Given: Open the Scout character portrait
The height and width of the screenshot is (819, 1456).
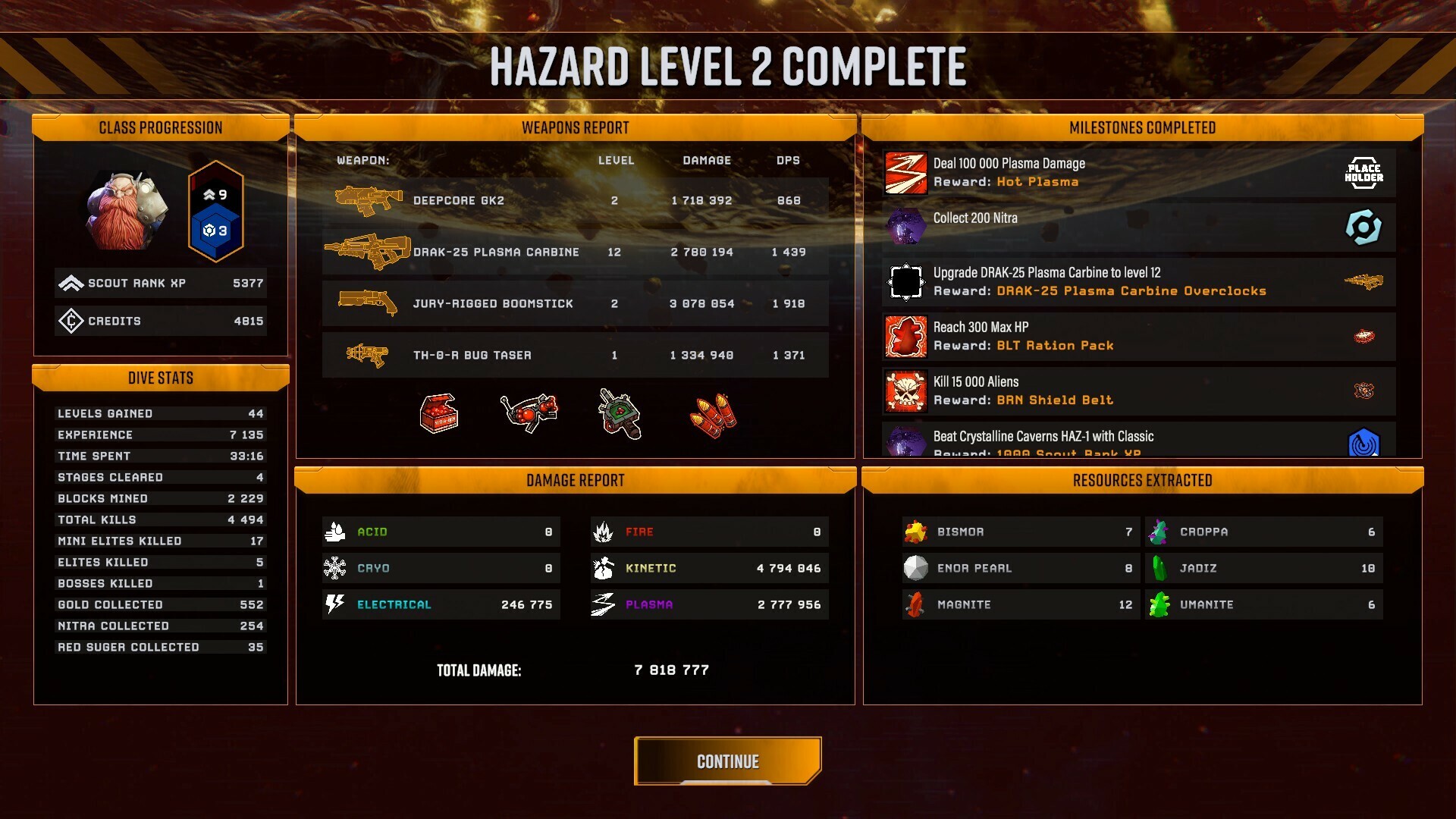Looking at the screenshot, I should [x=127, y=212].
